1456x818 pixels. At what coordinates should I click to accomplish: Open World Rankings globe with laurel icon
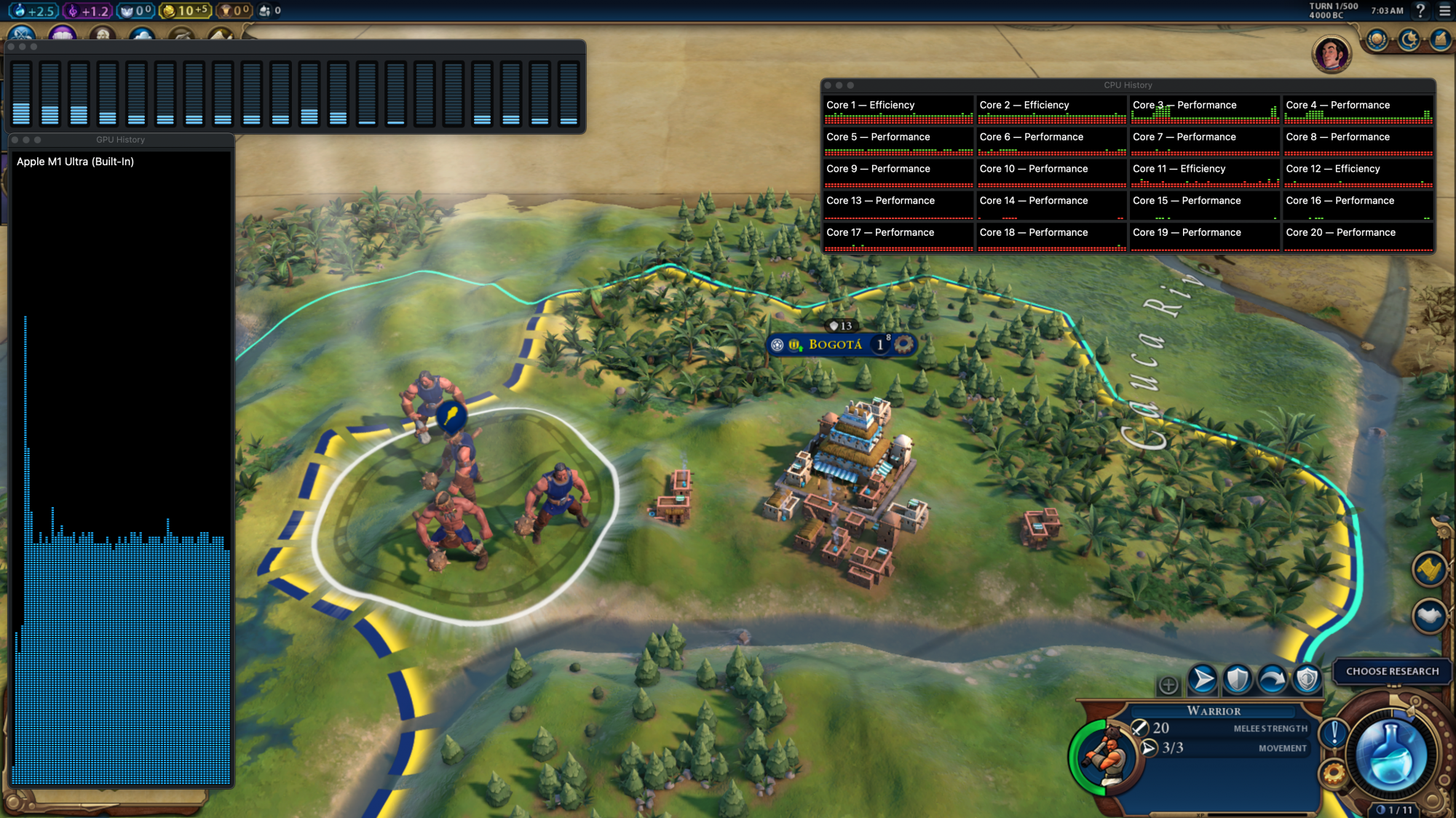[x=1377, y=39]
